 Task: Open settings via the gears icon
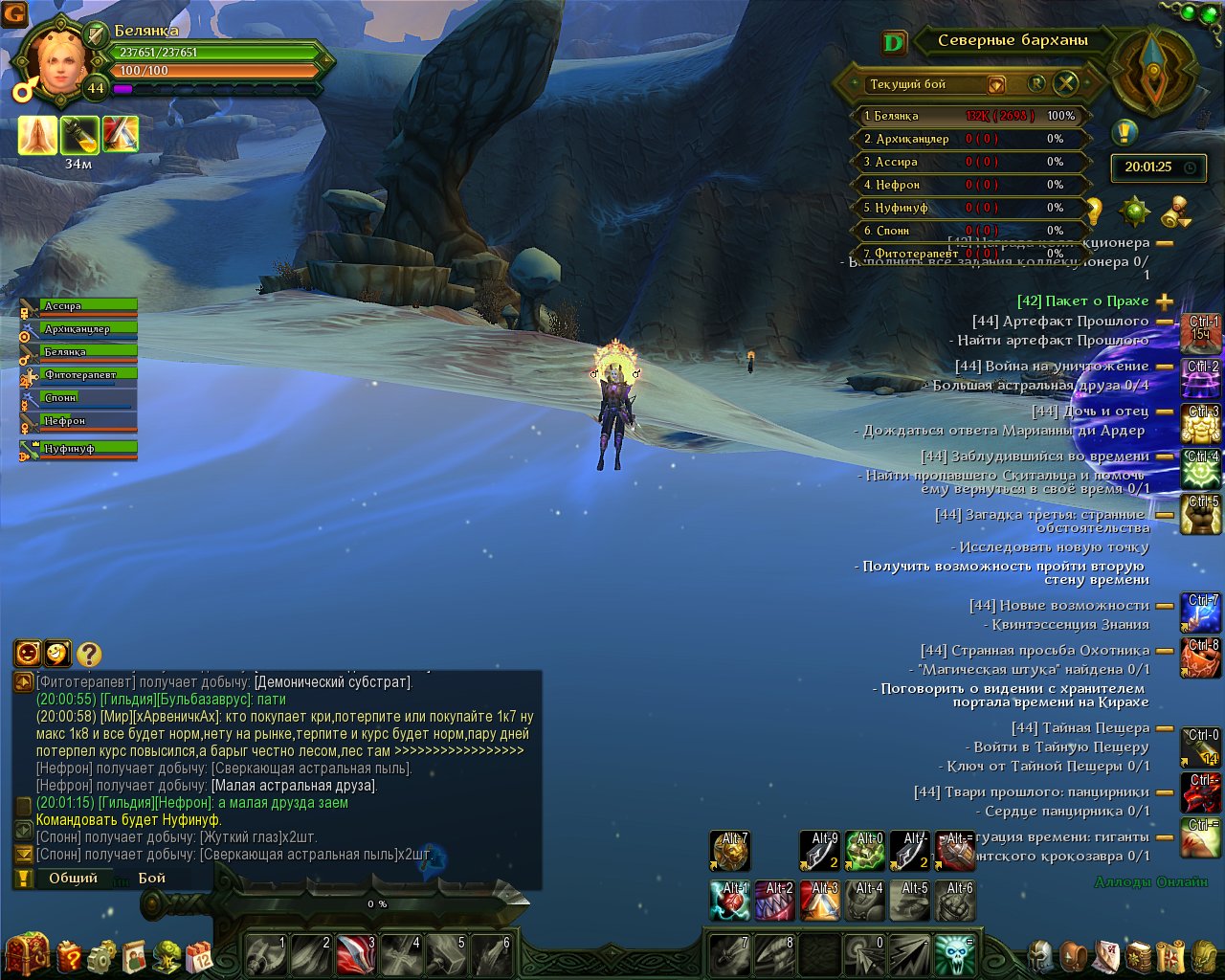[101, 955]
